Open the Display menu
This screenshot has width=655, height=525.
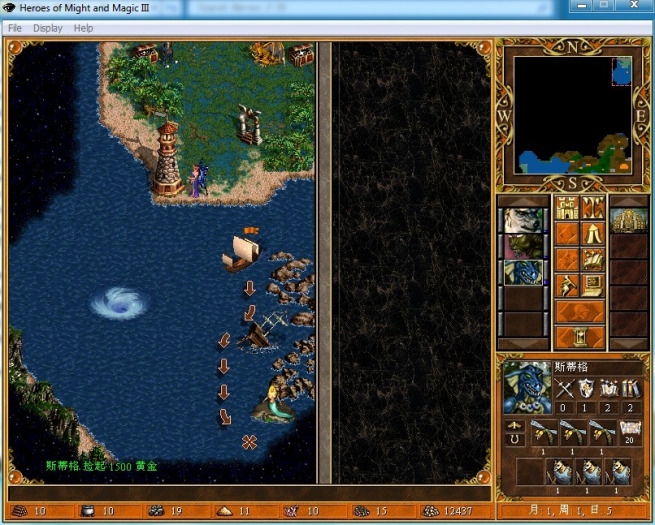47,28
